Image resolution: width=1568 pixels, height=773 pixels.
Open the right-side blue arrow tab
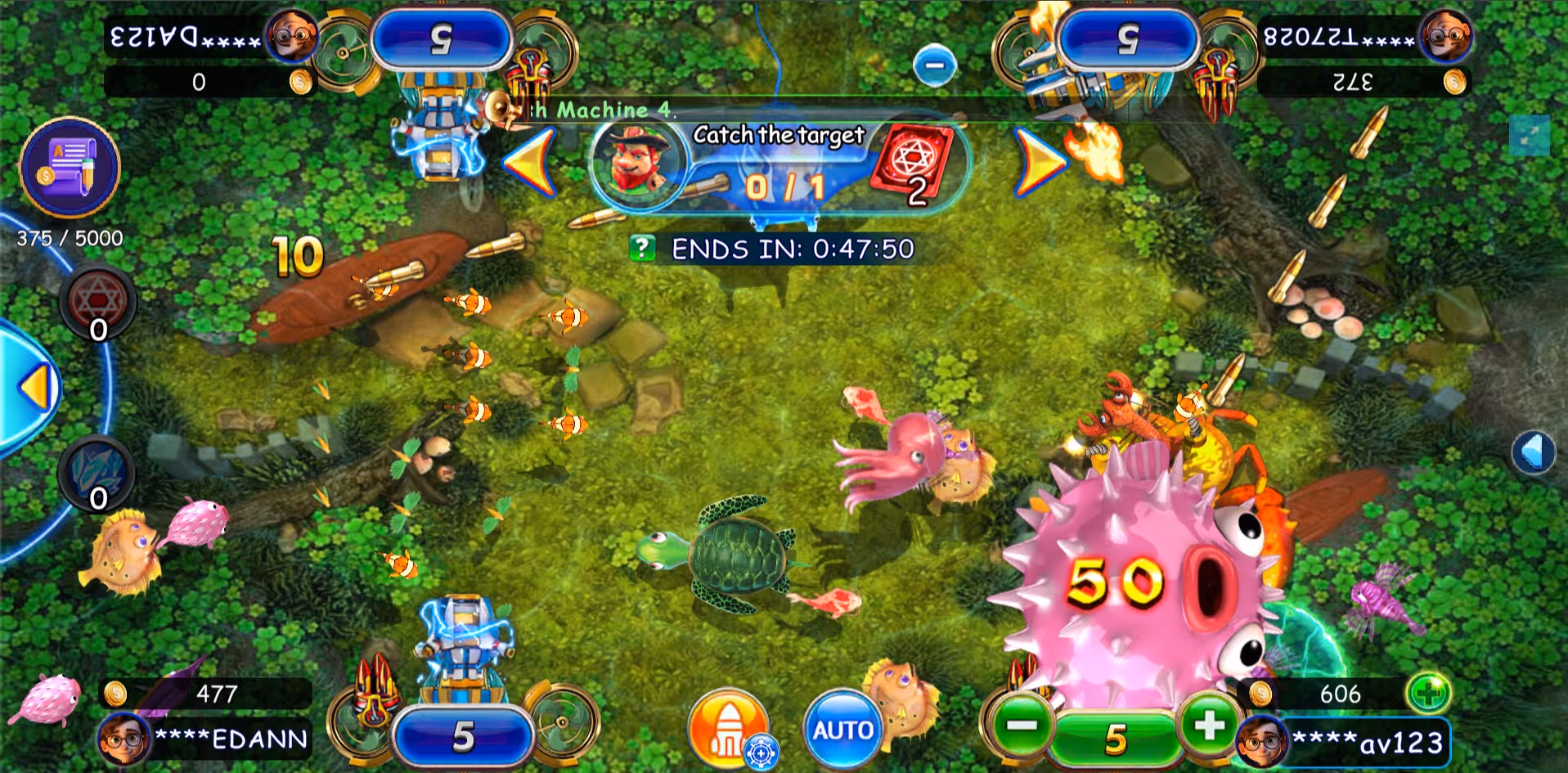pyautogui.click(x=1533, y=452)
